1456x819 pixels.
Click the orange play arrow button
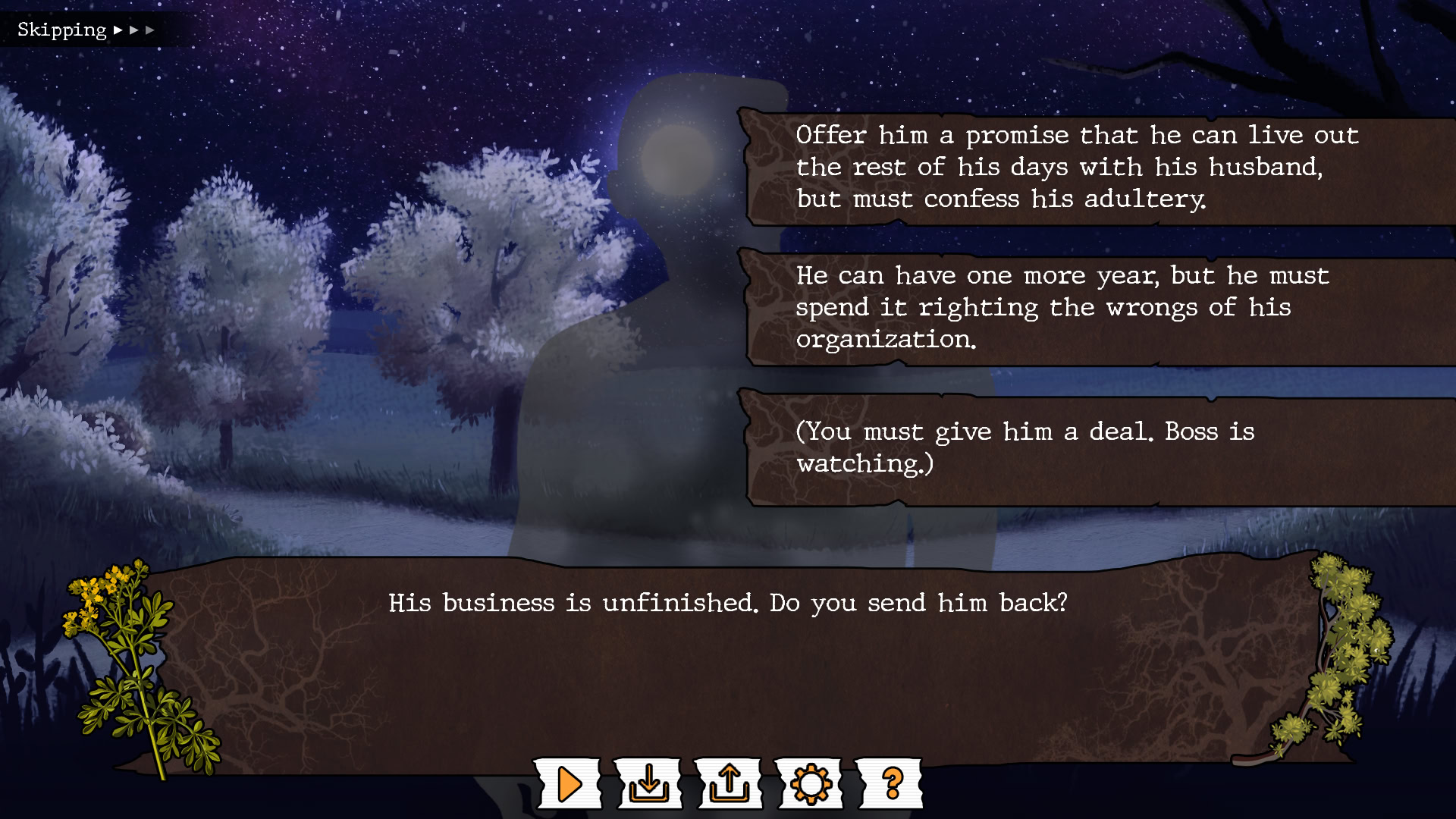point(569,784)
